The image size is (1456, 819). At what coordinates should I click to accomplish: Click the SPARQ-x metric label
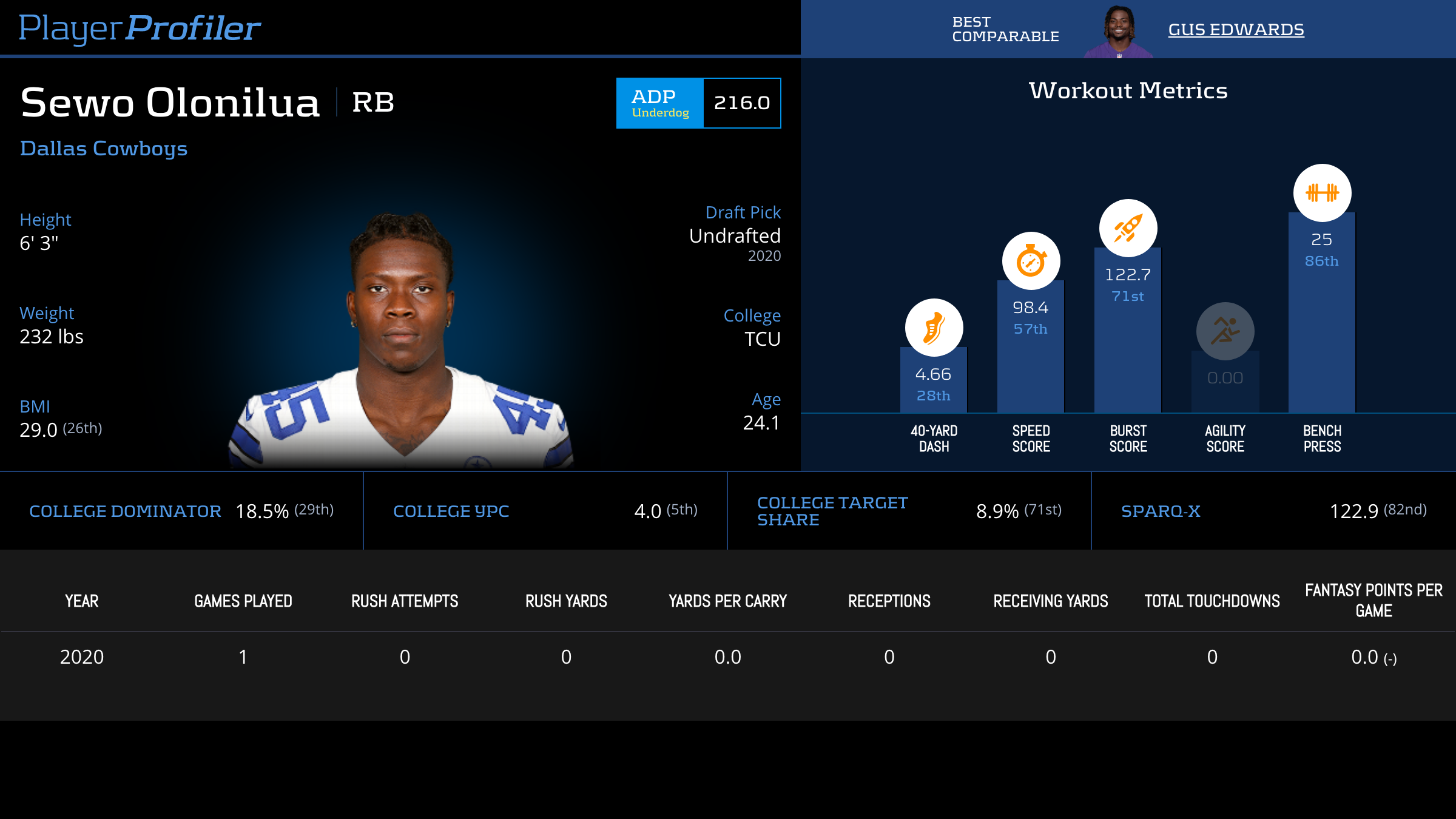point(1161,511)
